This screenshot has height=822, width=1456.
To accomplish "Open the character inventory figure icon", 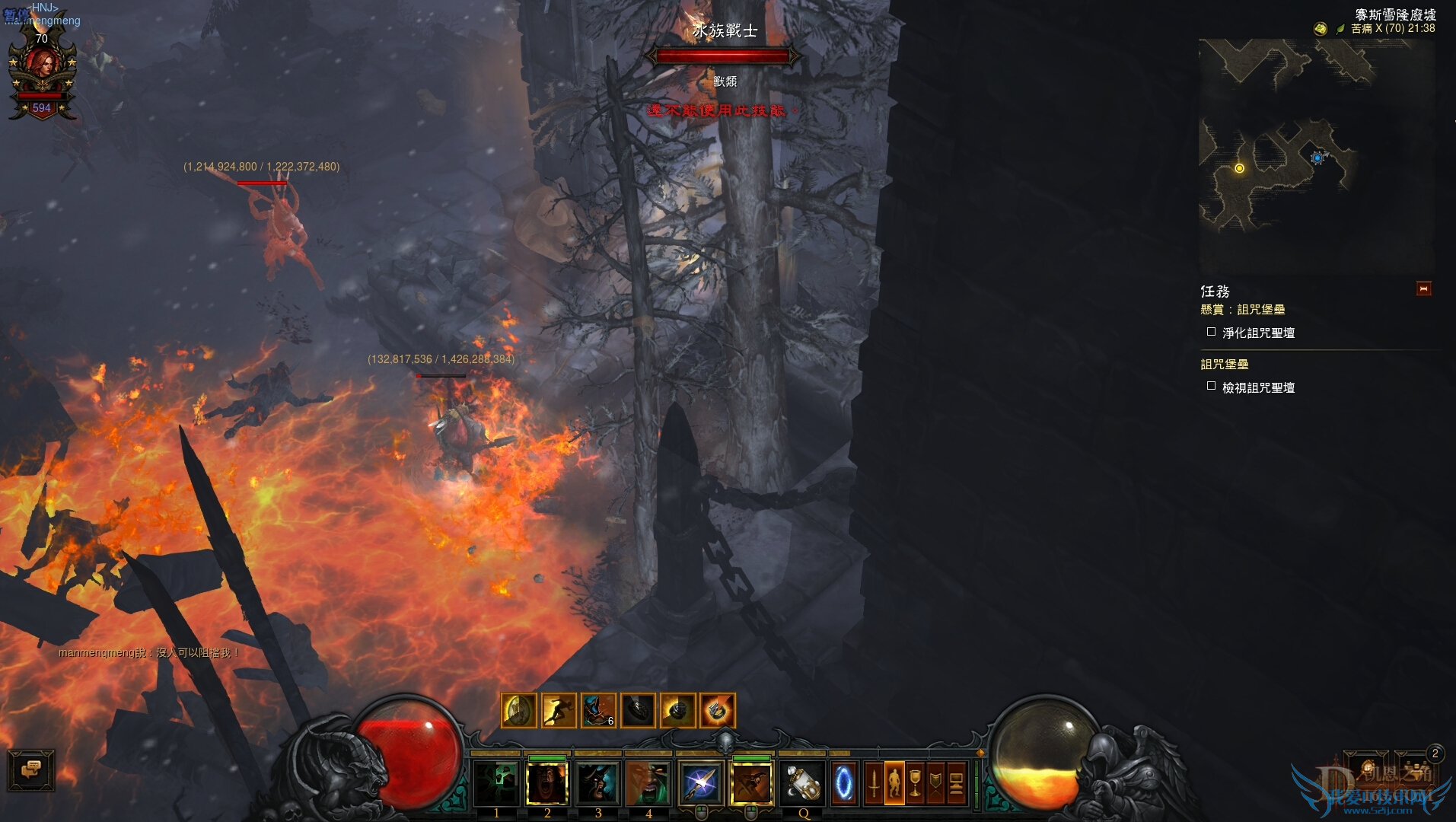I will 894,783.
